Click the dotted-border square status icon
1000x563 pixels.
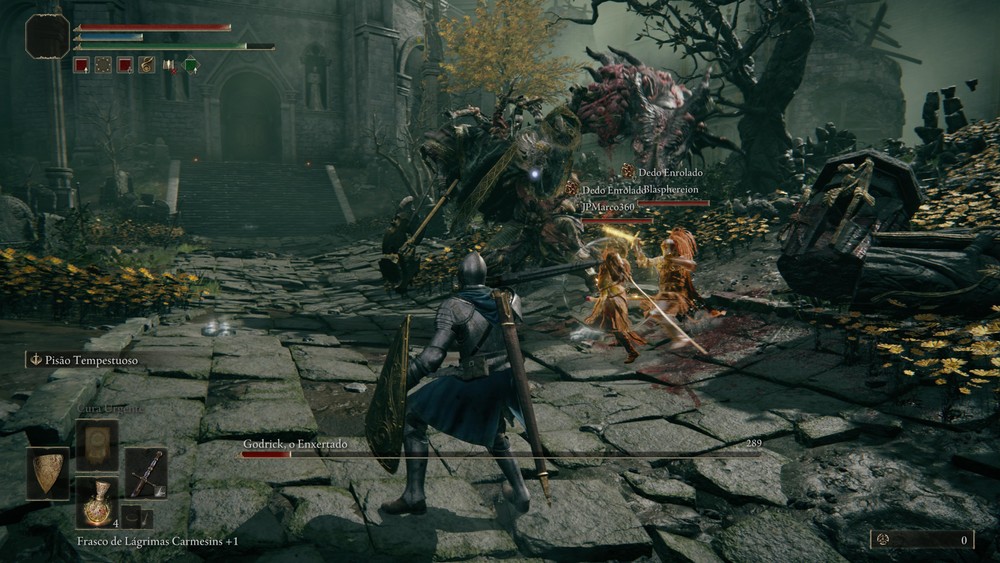point(103,66)
